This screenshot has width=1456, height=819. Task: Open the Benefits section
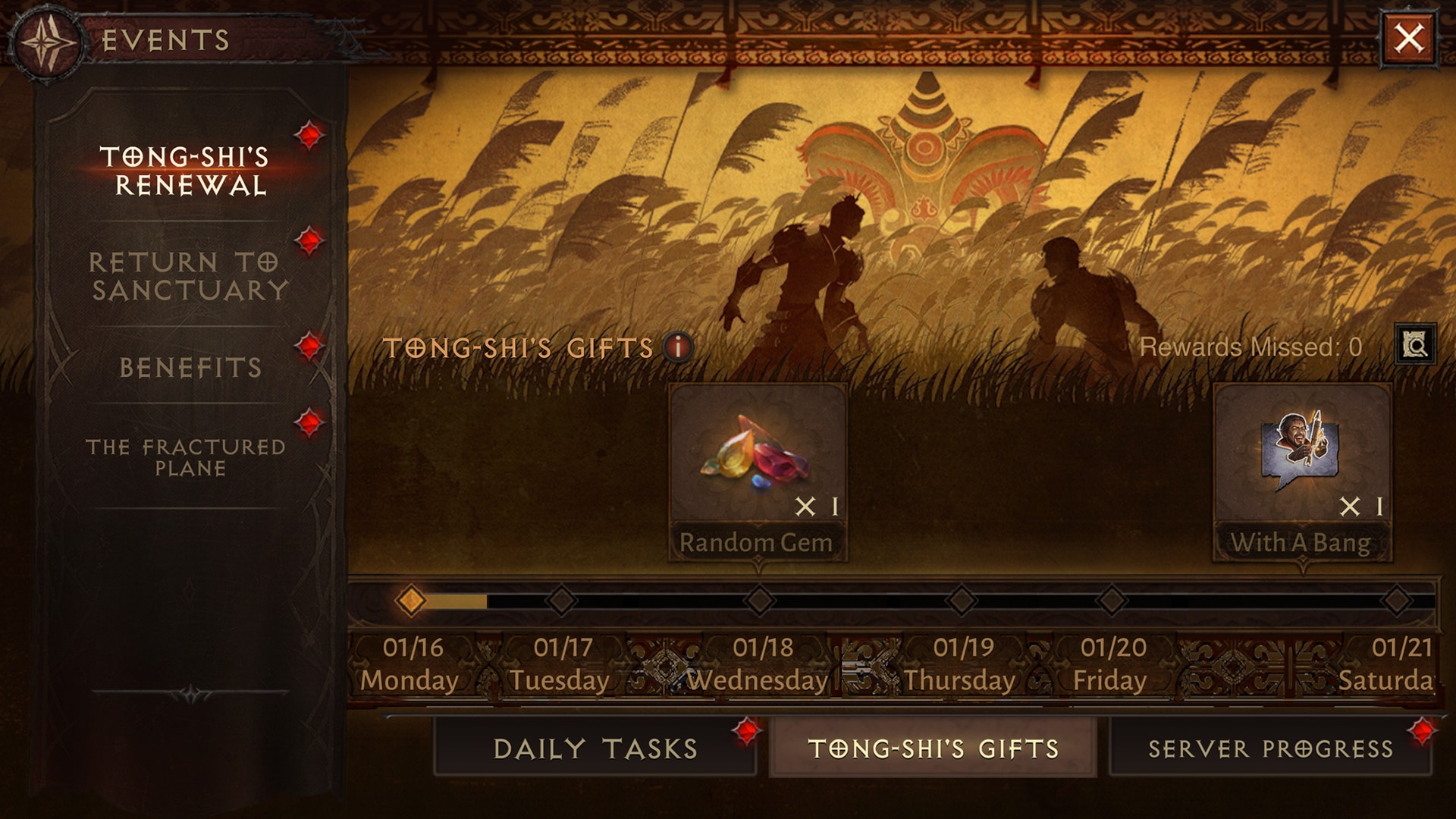190,368
